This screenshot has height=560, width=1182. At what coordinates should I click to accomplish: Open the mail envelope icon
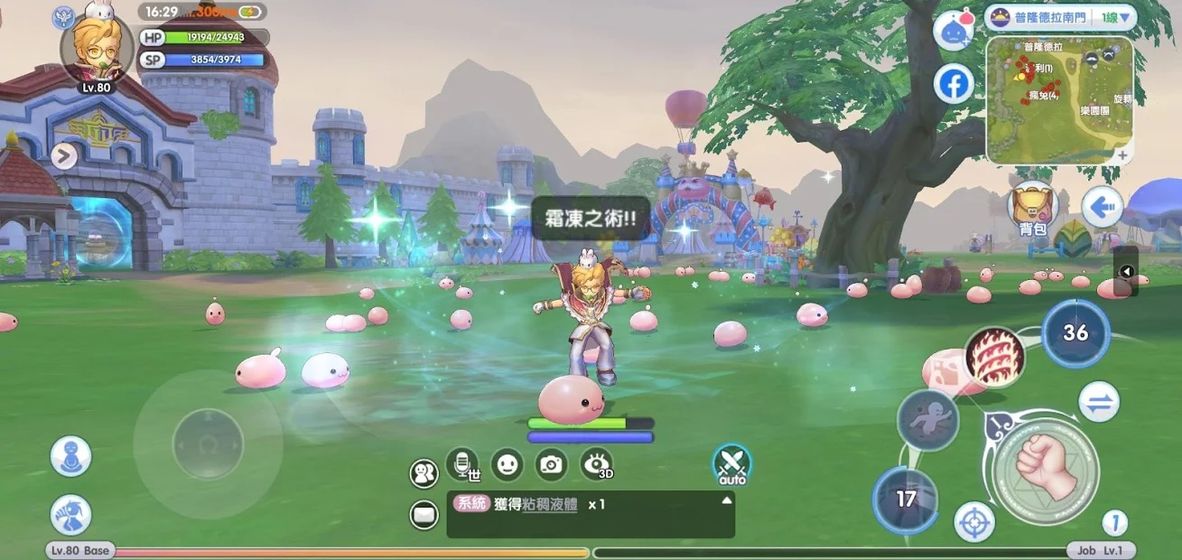pos(424,515)
